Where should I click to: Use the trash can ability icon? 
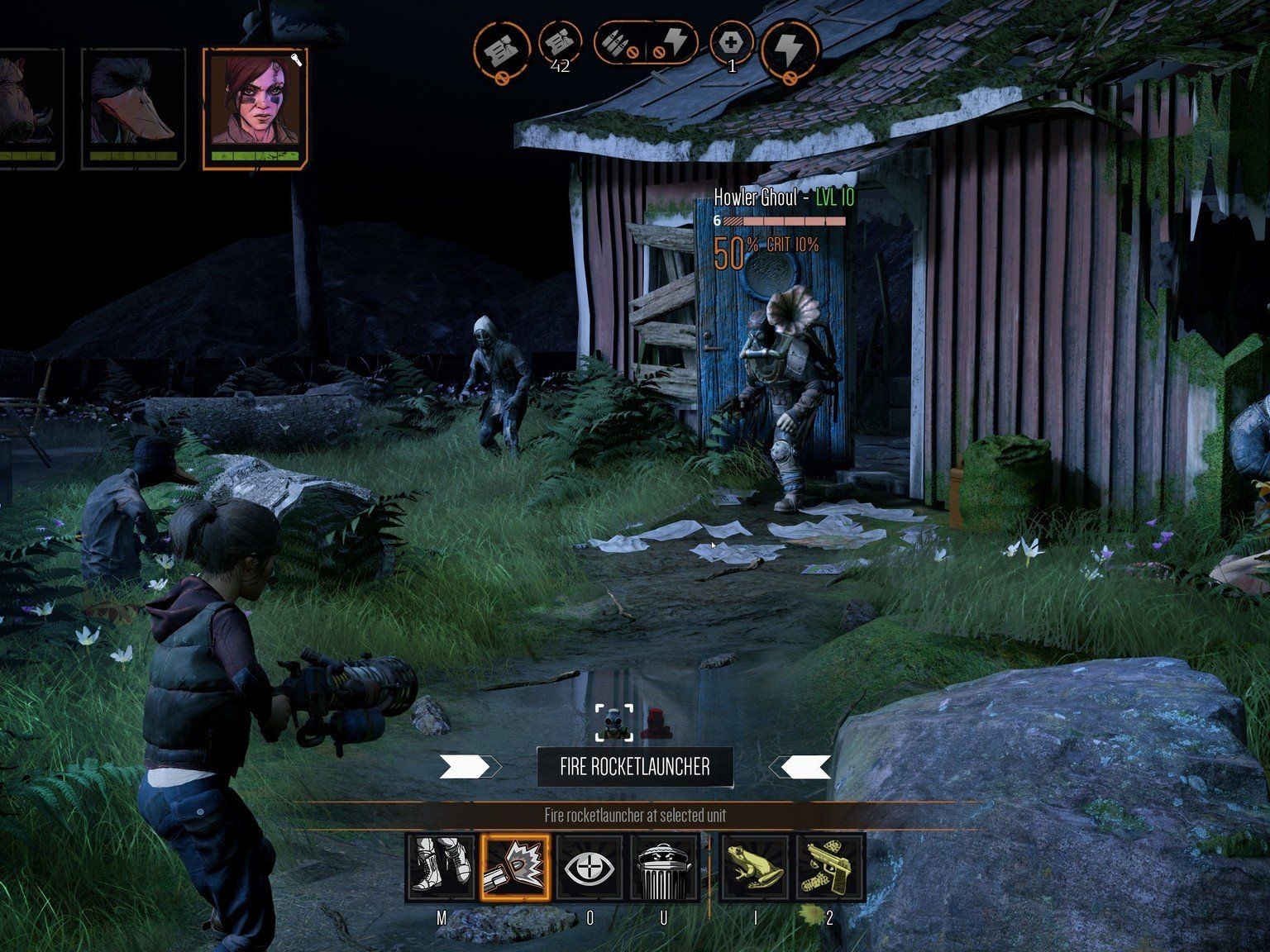663,866
